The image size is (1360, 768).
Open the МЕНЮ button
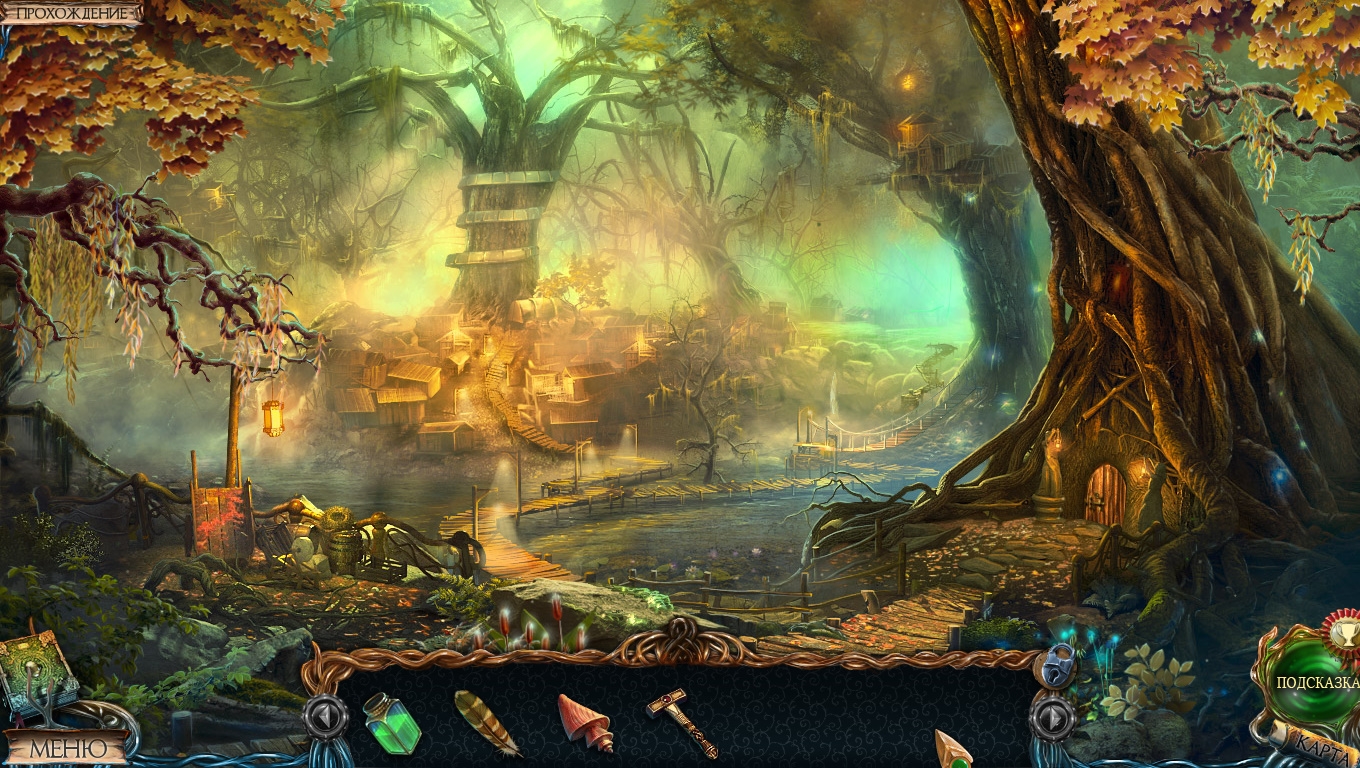click(x=67, y=747)
